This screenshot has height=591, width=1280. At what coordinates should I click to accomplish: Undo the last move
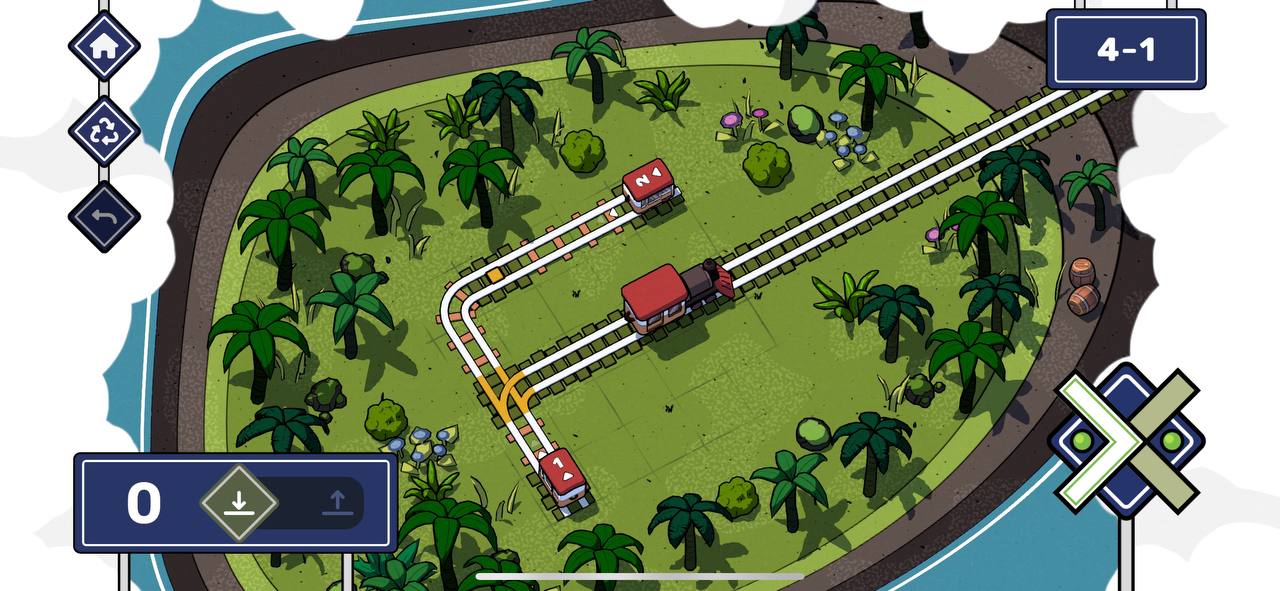tap(104, 217)
